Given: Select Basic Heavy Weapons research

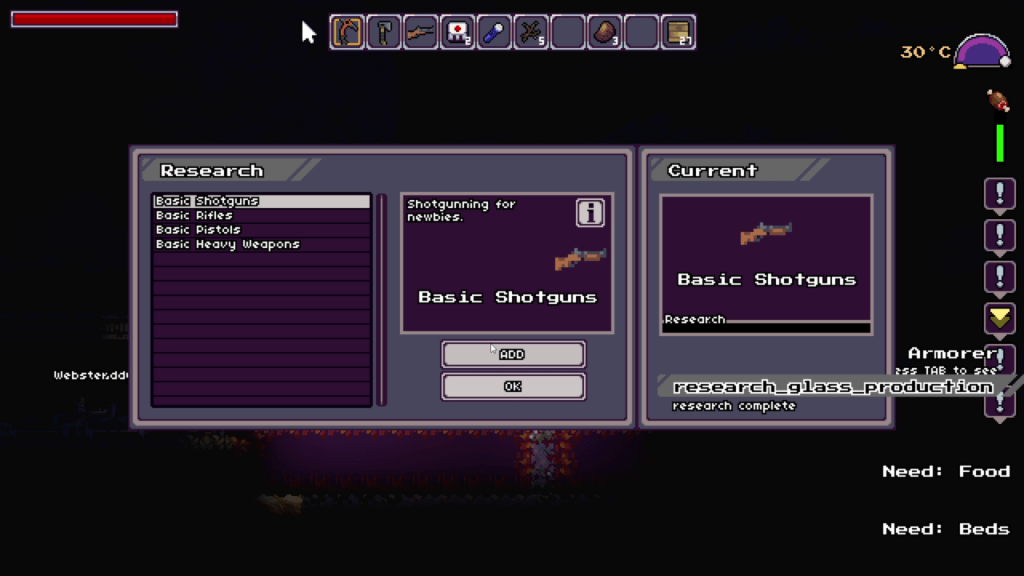Looking at the screenshot, I should tap(260, 244).
